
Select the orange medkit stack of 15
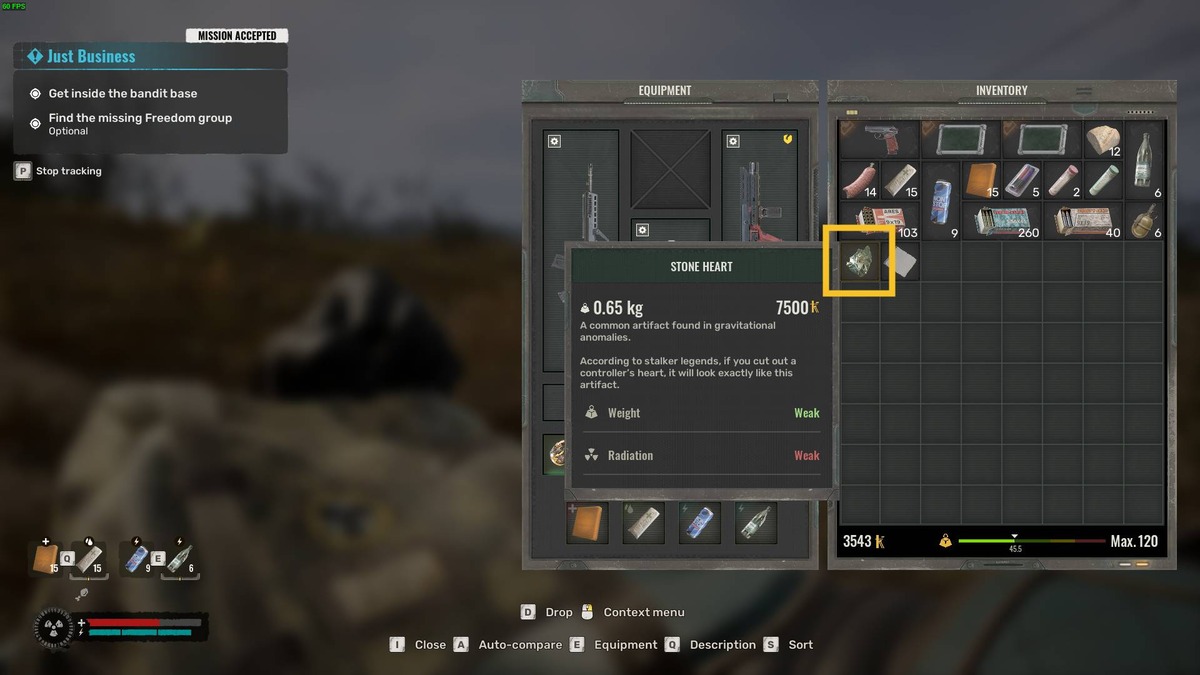tap(981, 180)
